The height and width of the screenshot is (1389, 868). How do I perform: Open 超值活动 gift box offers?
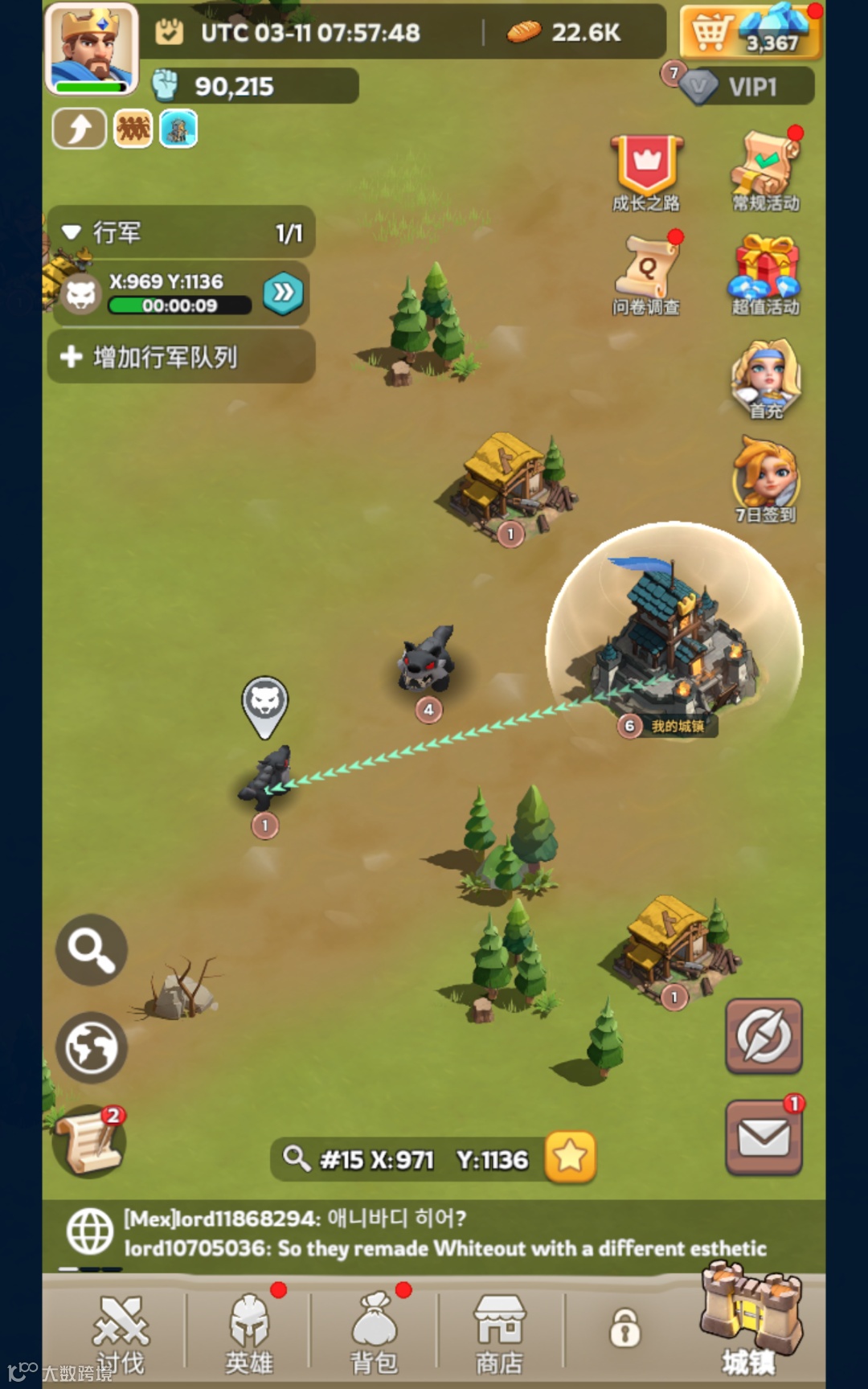(766, 273)
